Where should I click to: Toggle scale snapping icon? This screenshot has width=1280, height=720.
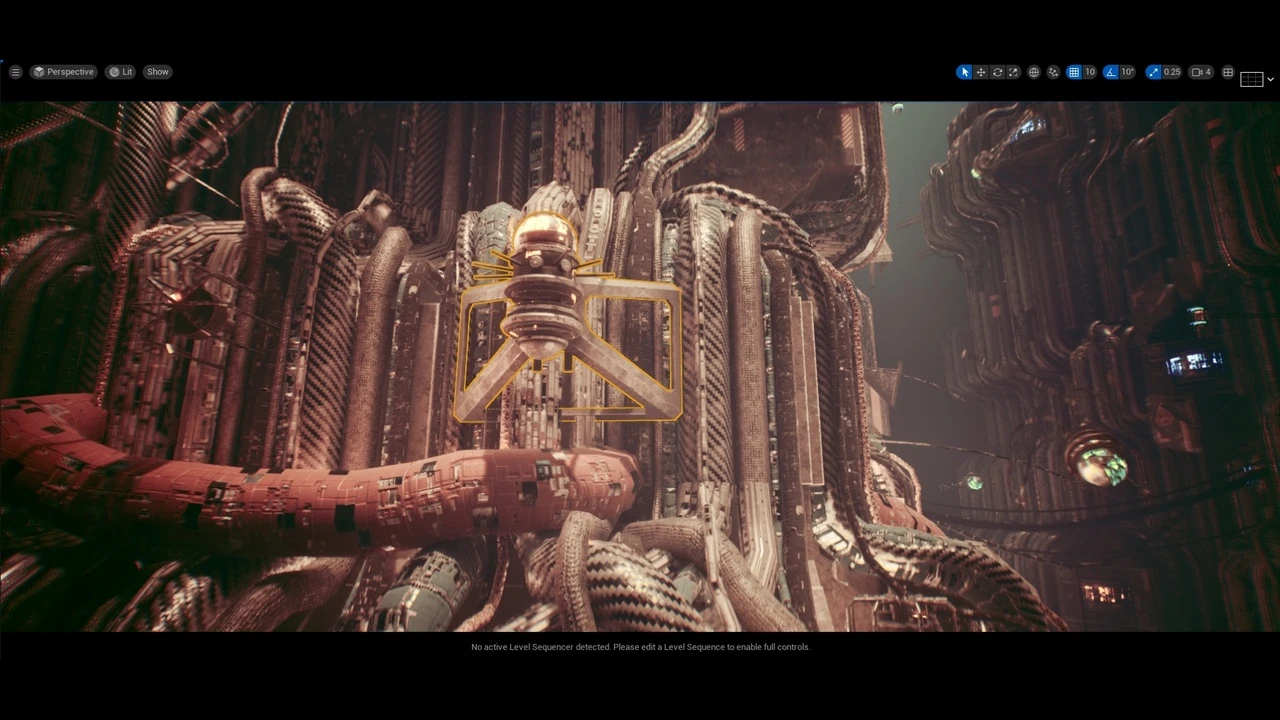[x=1154, y=72]
